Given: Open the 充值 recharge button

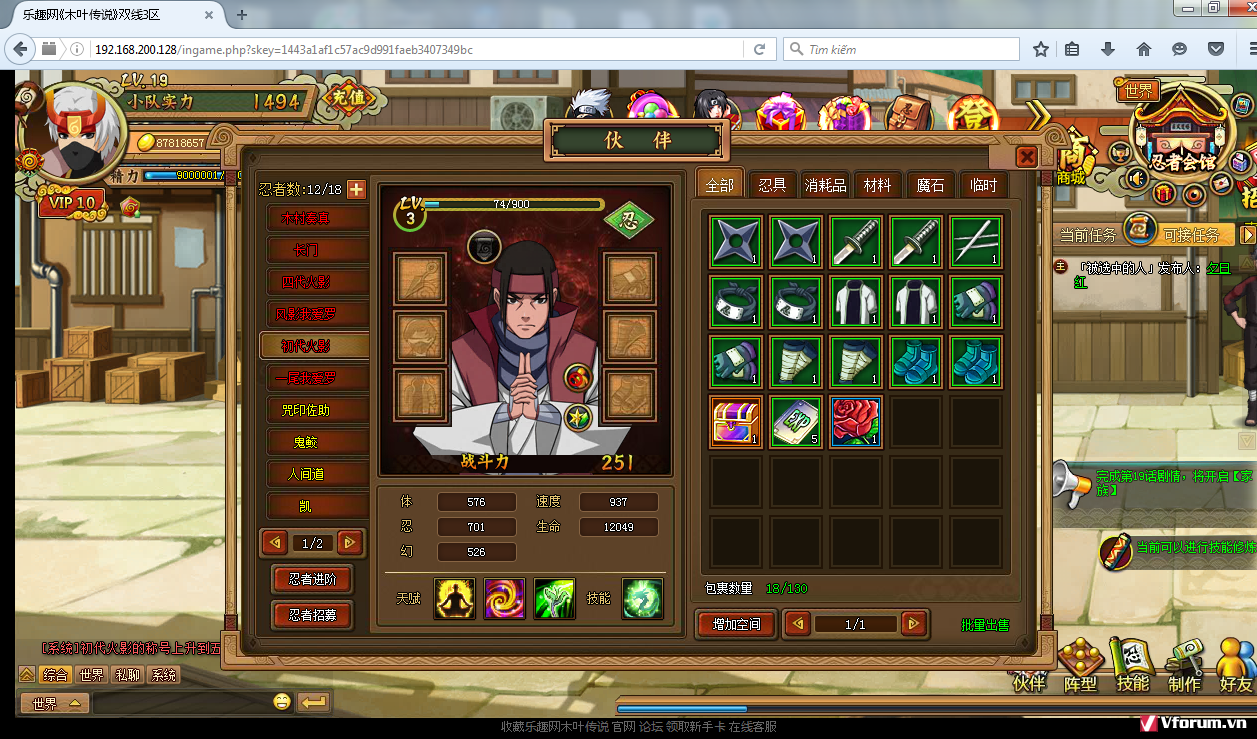Looking at the screenshot, I should 349,98.
